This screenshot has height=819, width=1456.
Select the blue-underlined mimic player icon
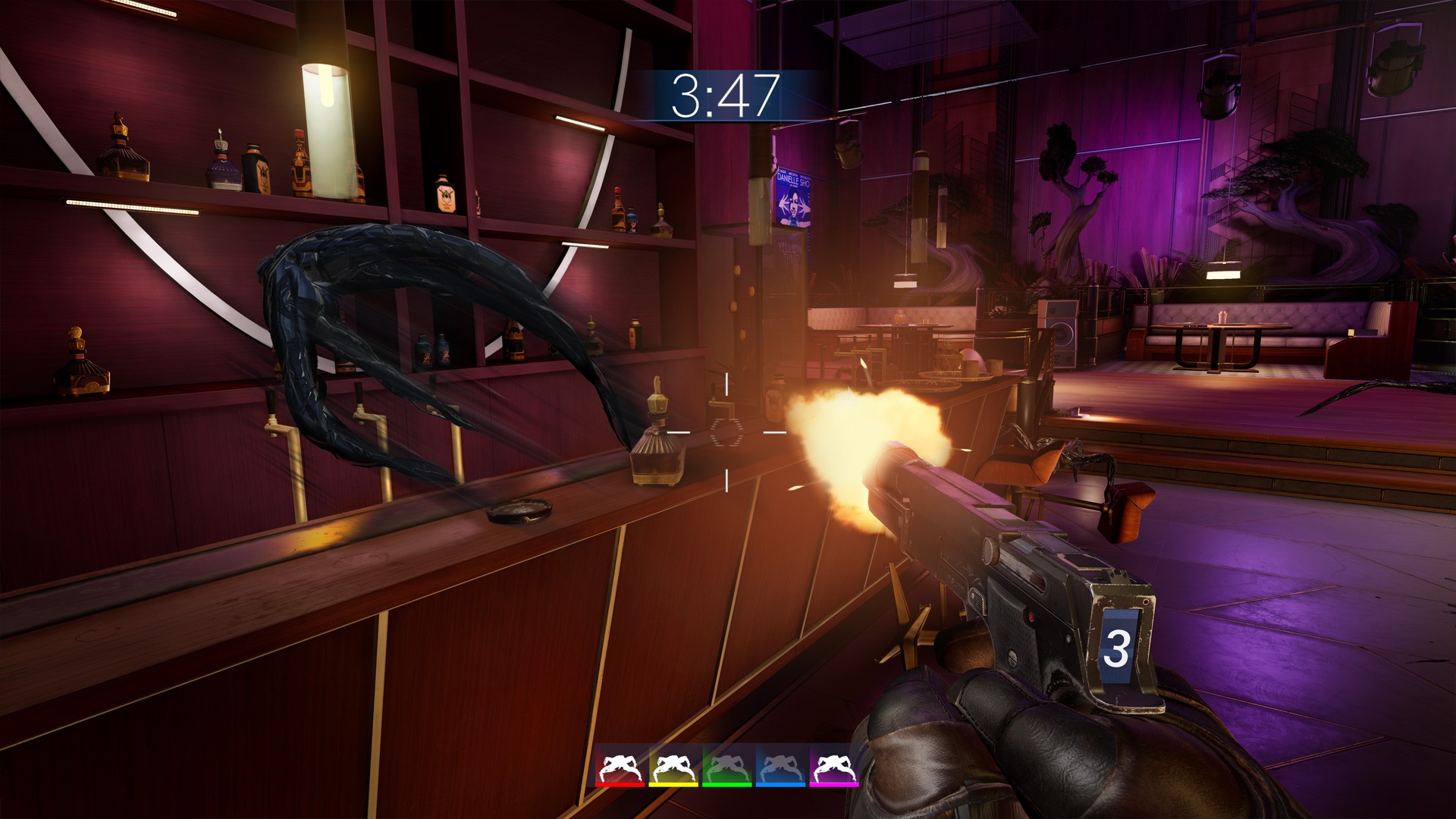point(780,767)
